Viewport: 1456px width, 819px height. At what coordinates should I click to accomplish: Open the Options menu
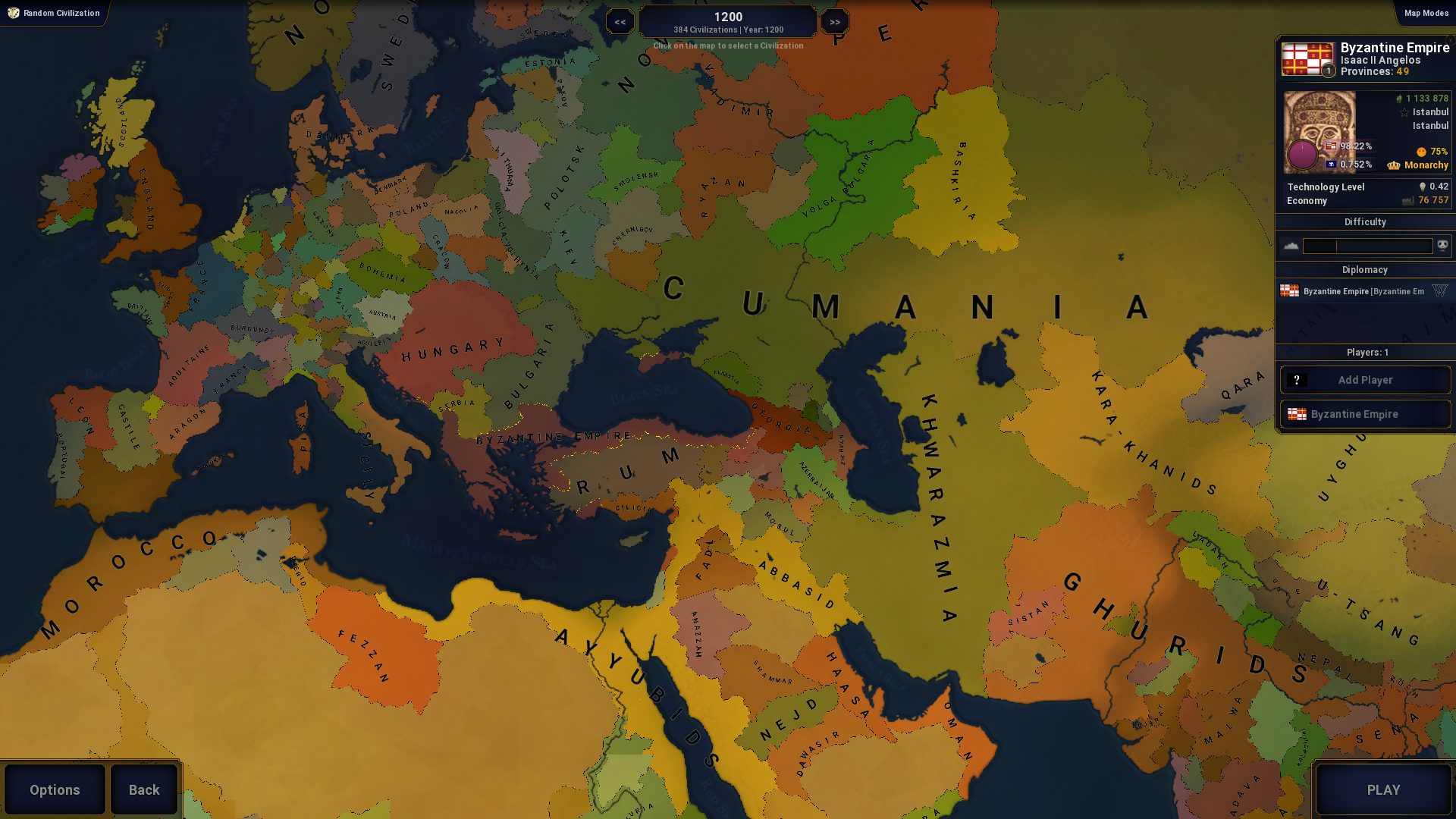(55, 789)
